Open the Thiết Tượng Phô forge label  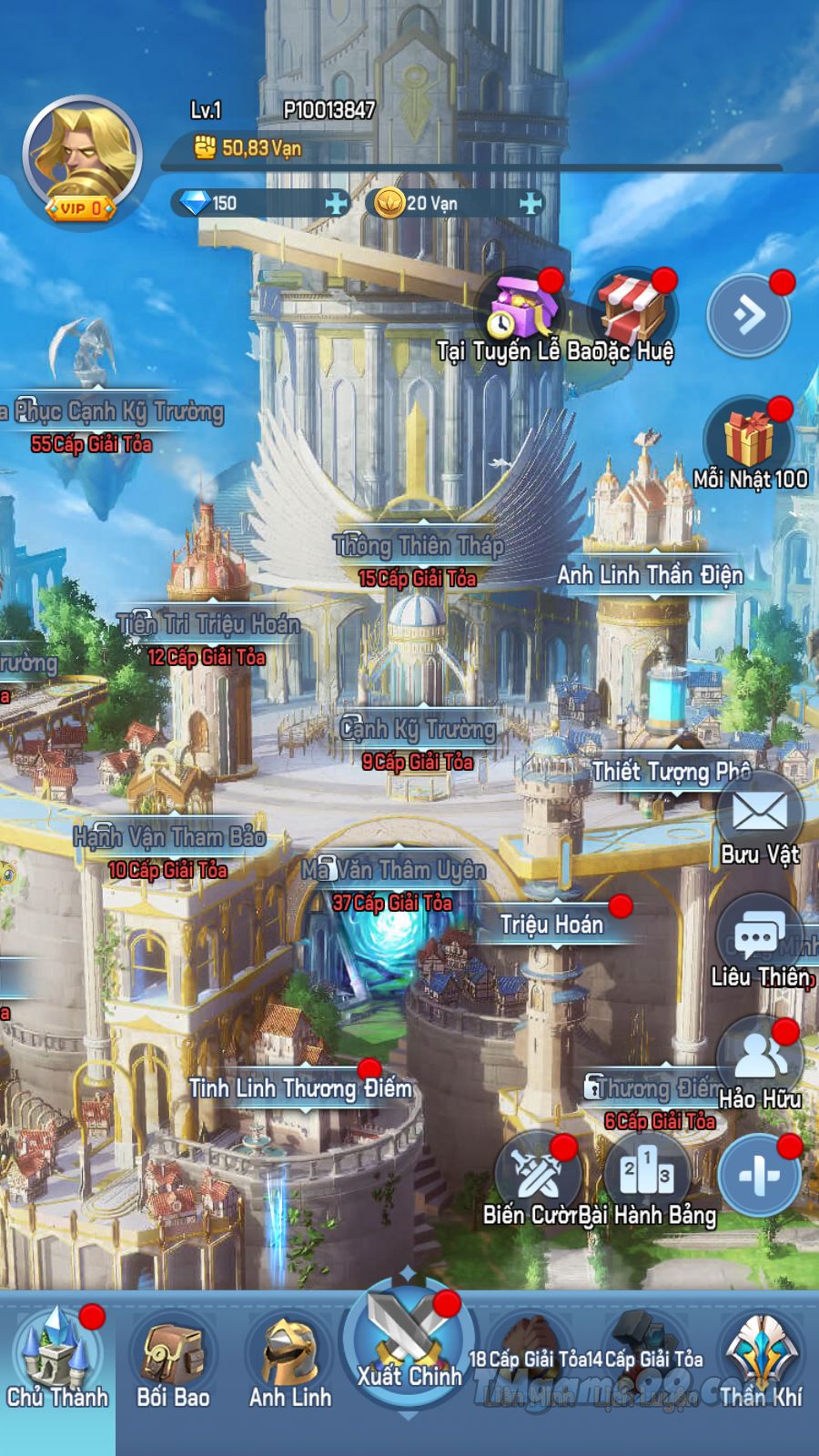coord(671,772)
